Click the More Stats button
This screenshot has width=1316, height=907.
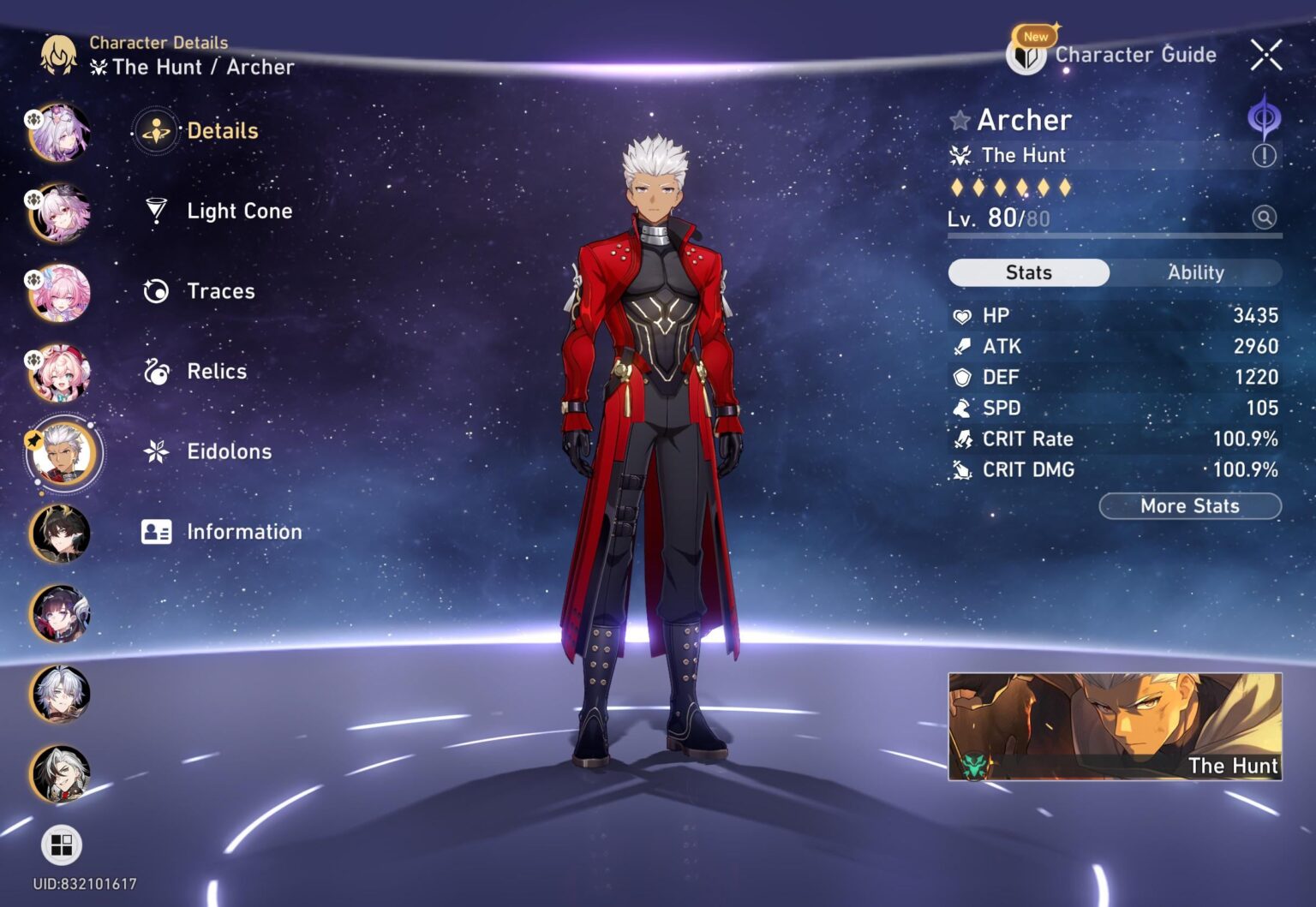(1189, 506)
